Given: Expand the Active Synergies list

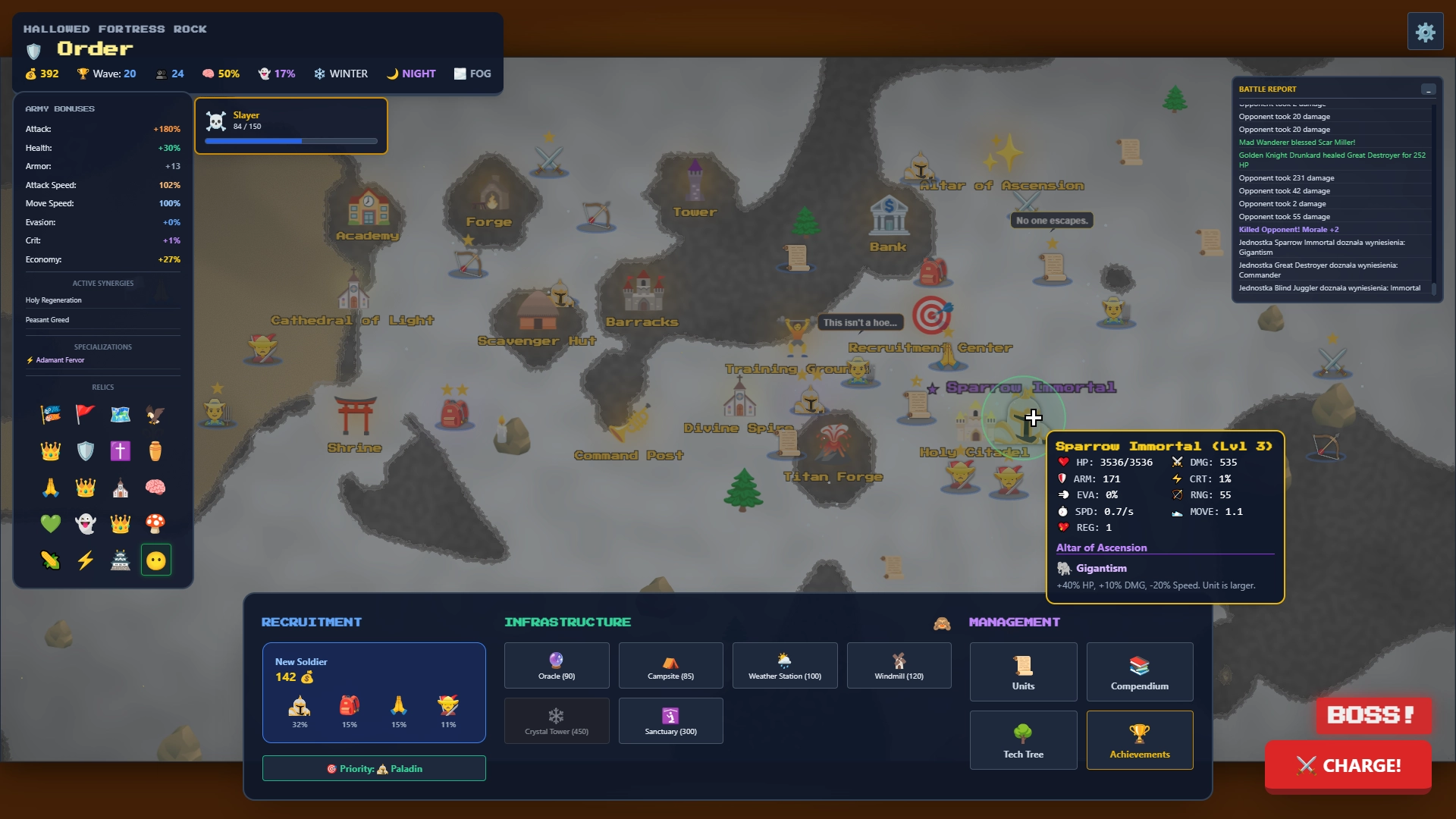Looking at the screenshot, I should coord(103,283).
